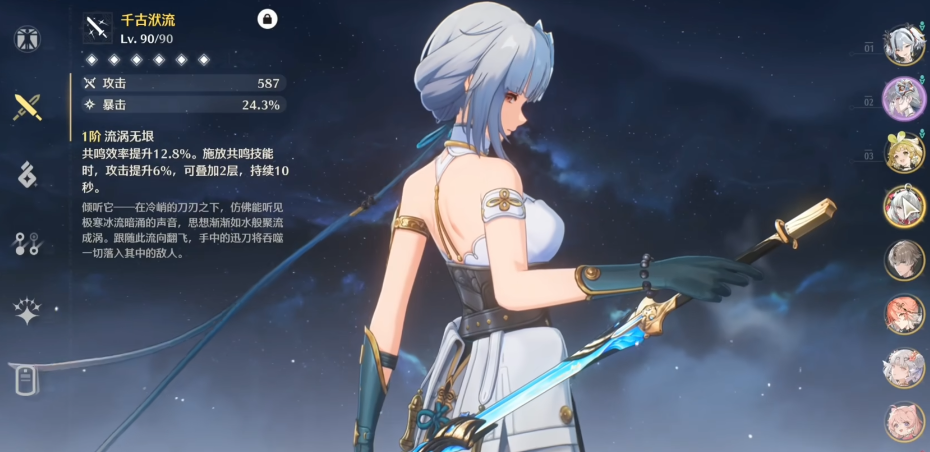The width and height of the screenshot is (930, 452).
Task: Open the skill tree nodes tab
Action: 27,243
